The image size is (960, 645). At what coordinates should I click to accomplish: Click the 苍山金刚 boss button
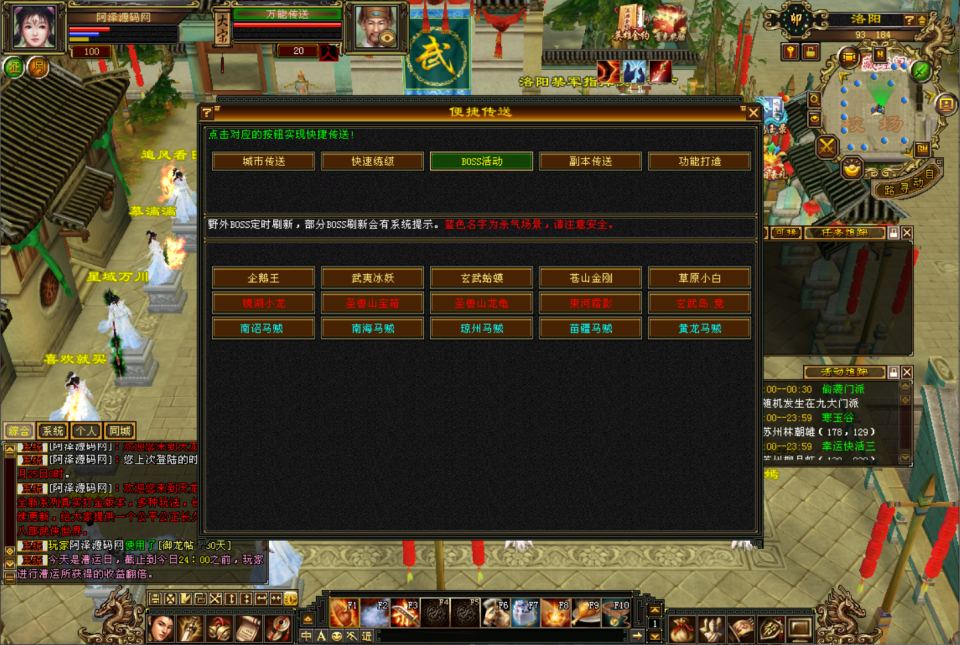point(590,277)
